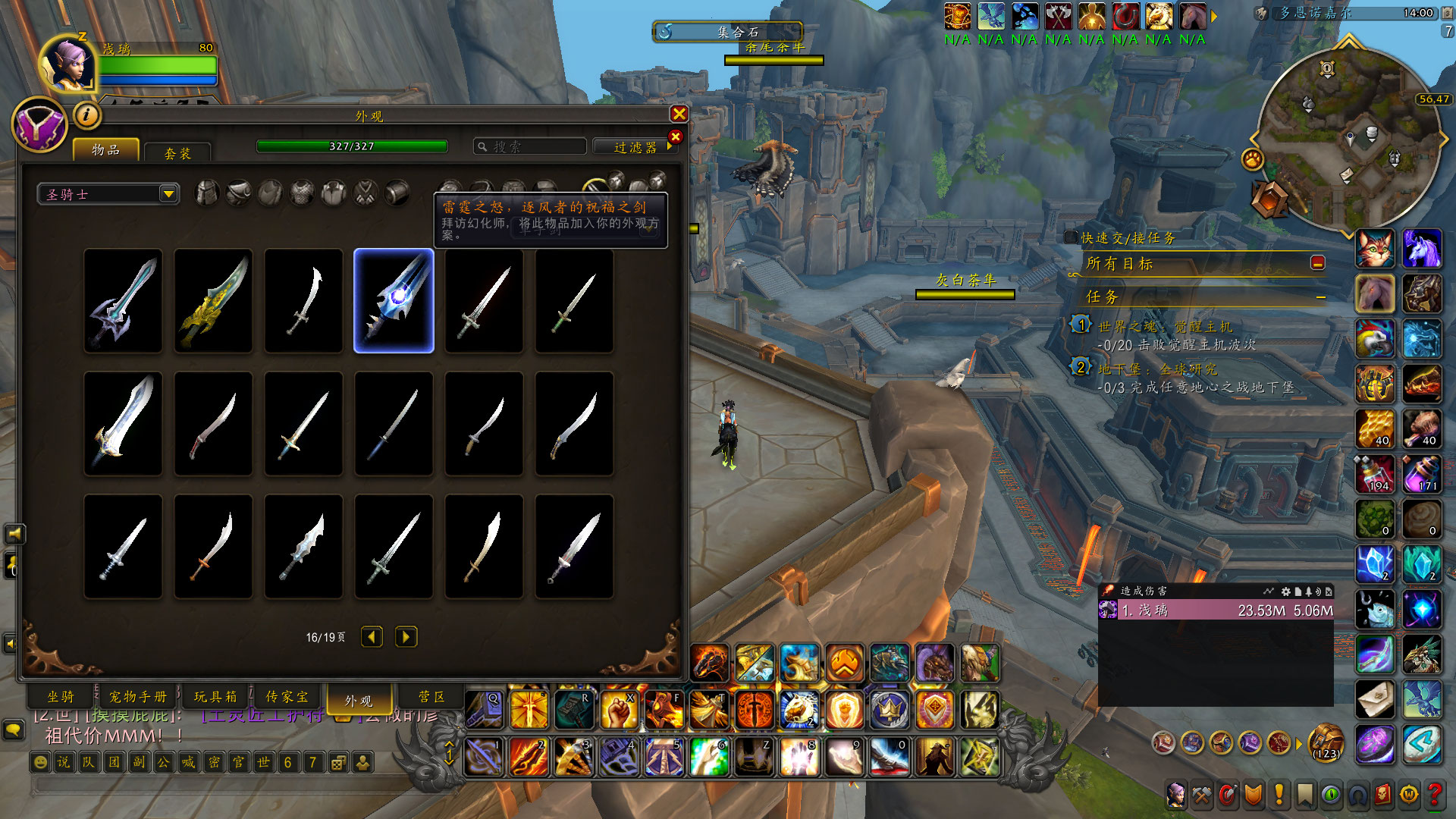The image size is (1456, 819).
Task: Open the 营区 camp tab
Action: click(x=431, y=696)
